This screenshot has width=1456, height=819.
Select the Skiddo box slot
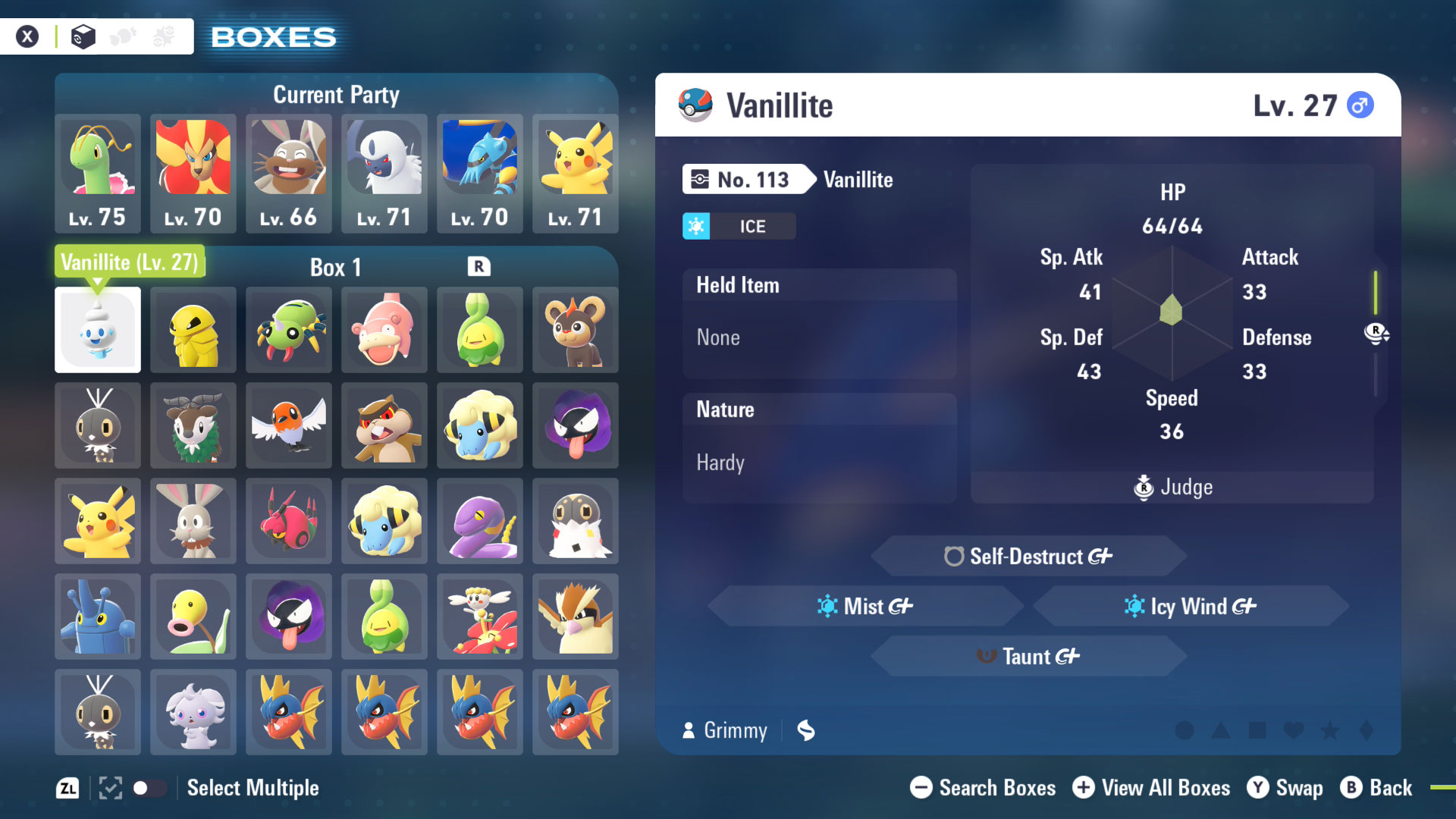pos(193,425)
